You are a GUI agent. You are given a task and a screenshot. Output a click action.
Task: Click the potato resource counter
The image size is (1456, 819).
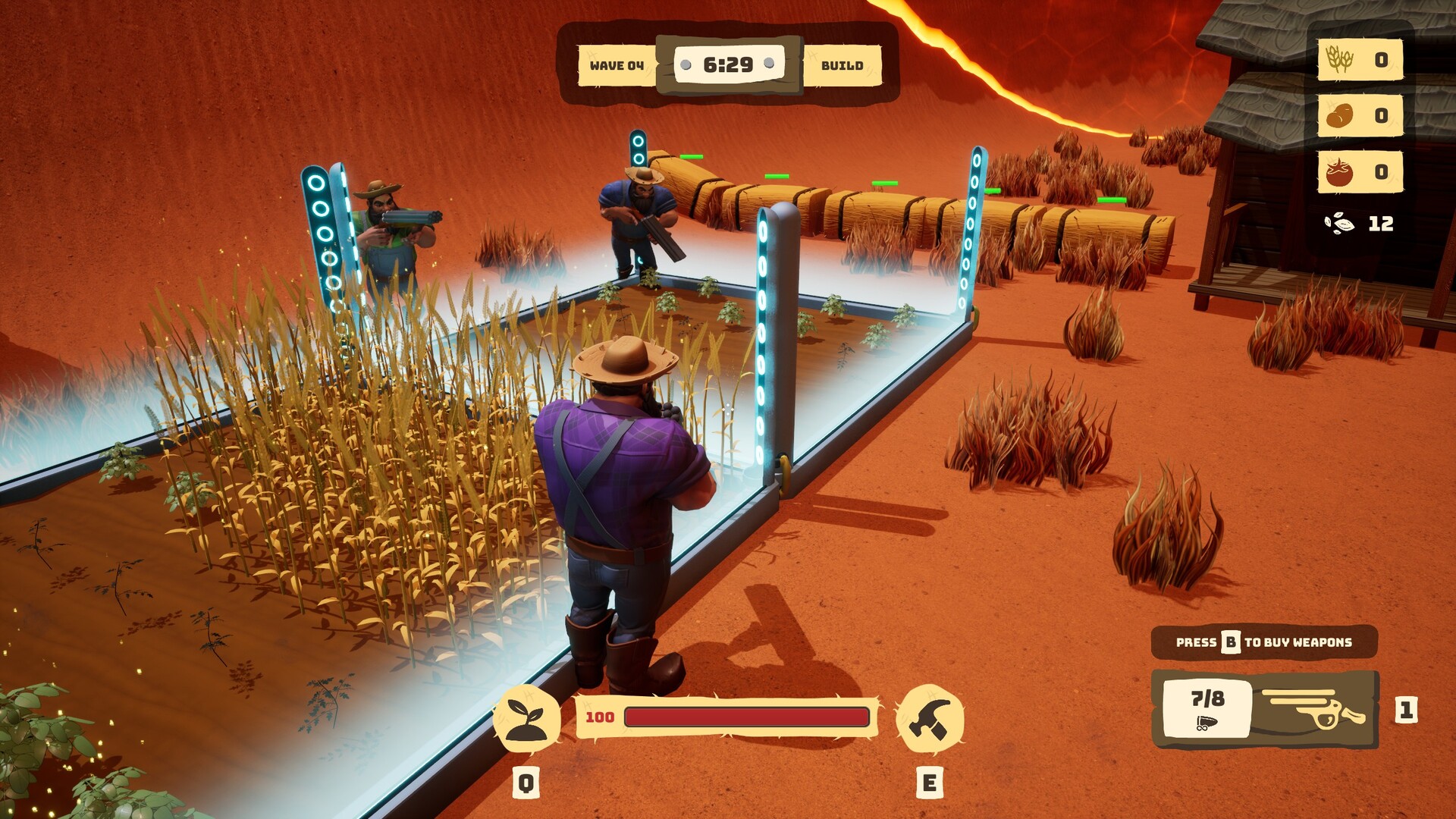[x=1360, y=116]
